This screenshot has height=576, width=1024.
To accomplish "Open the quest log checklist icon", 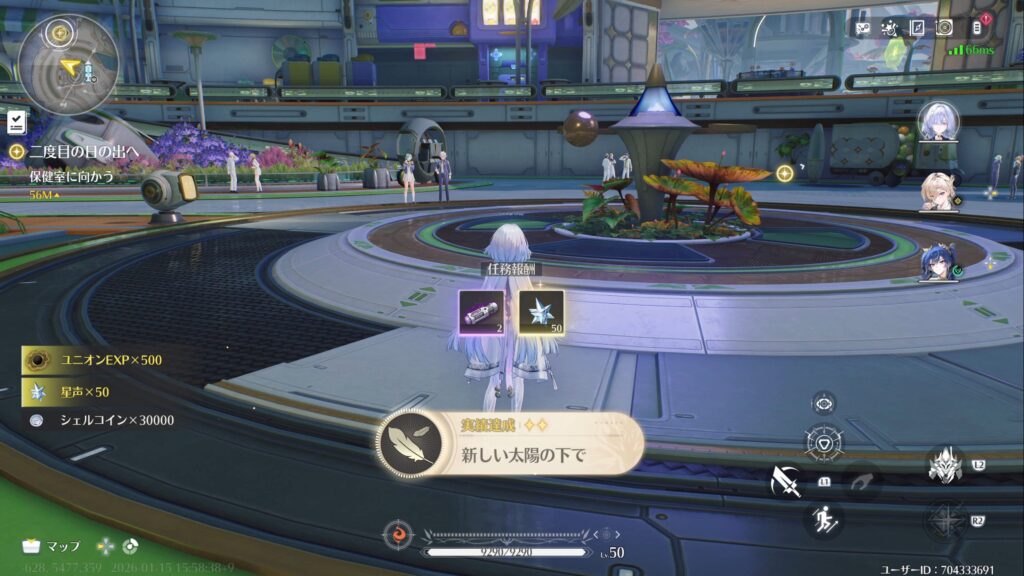I will tap(17, 123).
